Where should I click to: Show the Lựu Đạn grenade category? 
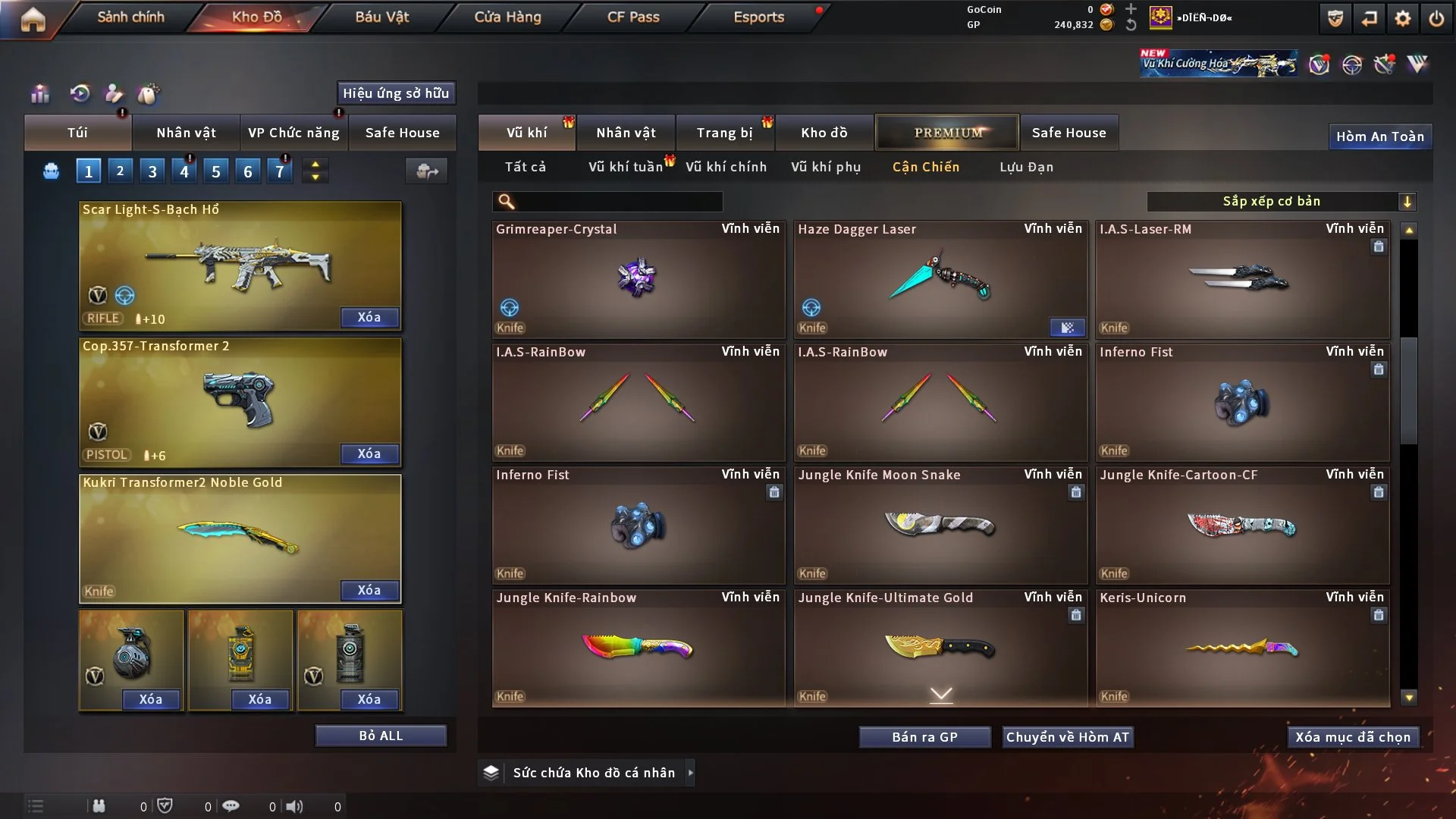click(x=1026, y=167)
